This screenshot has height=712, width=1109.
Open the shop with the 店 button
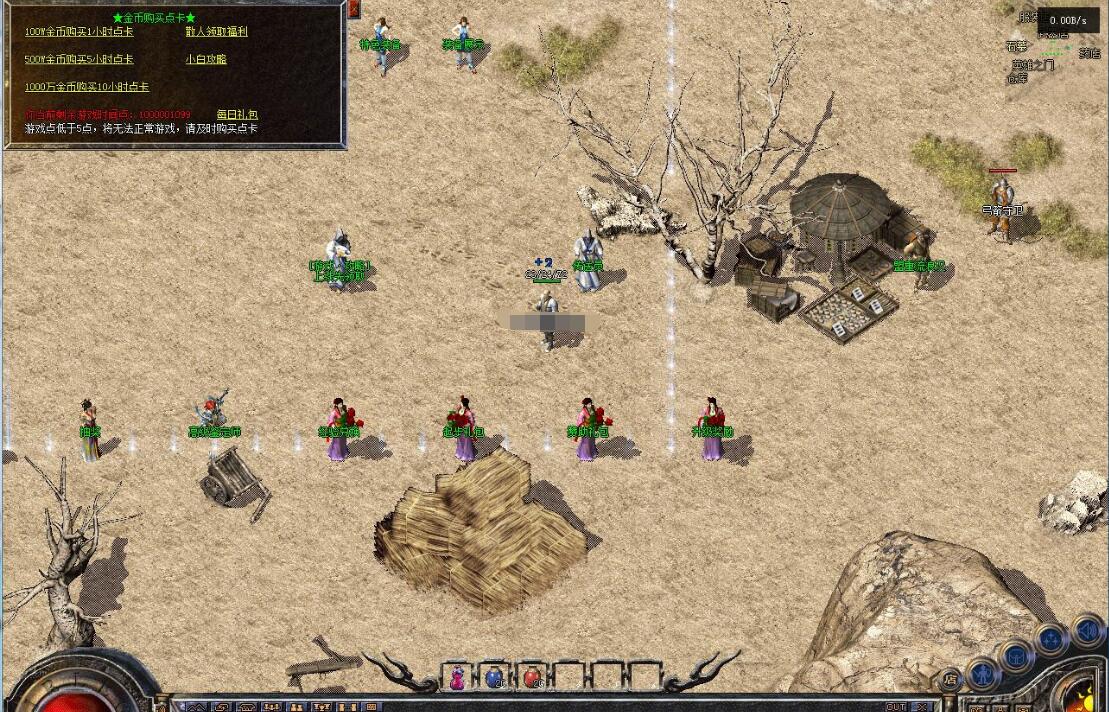click(x=949, y=681)
